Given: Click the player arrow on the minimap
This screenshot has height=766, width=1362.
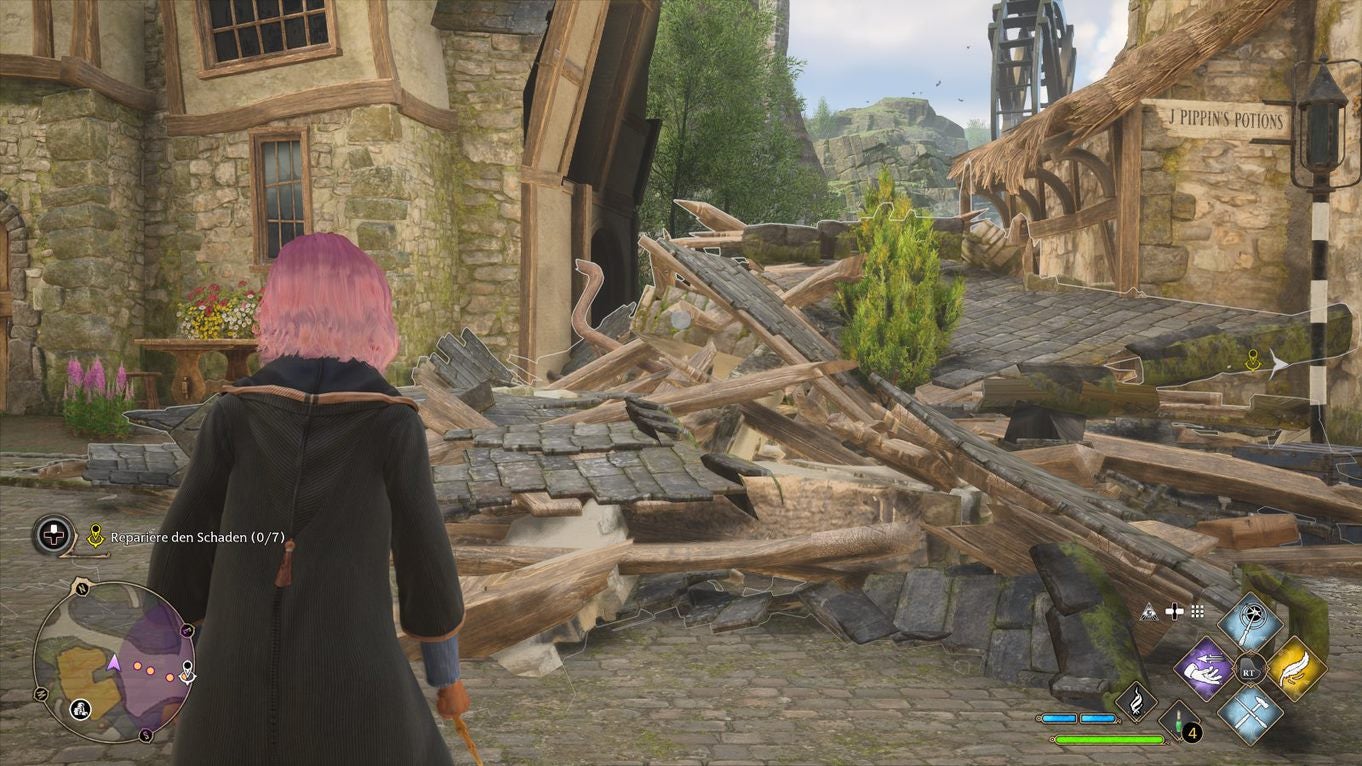Looking at the screenshot, I should point(113,664).
